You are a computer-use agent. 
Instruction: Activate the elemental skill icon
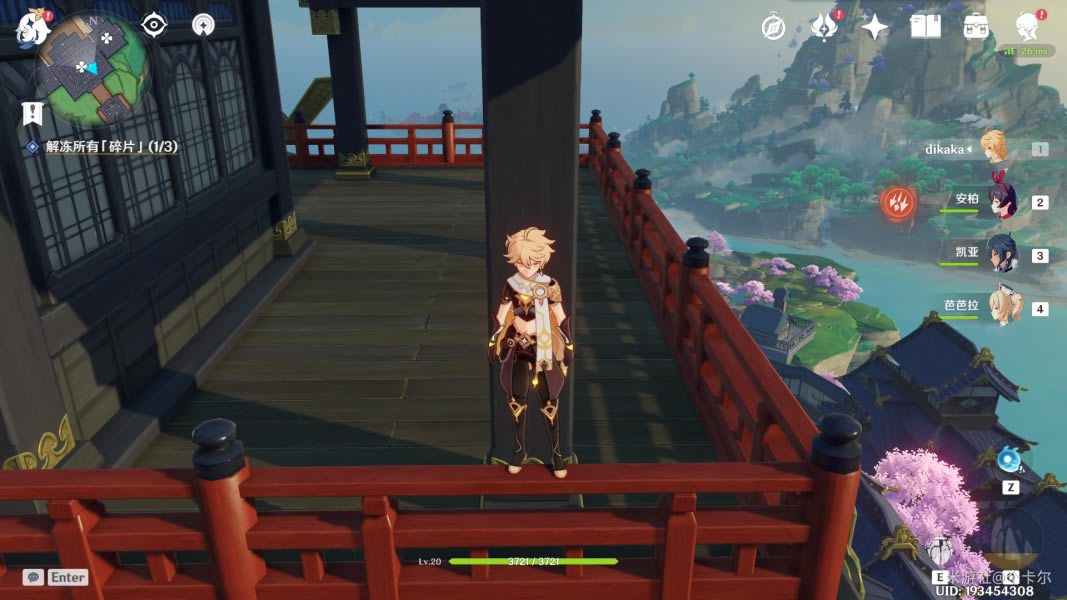[x=938, y=549]
